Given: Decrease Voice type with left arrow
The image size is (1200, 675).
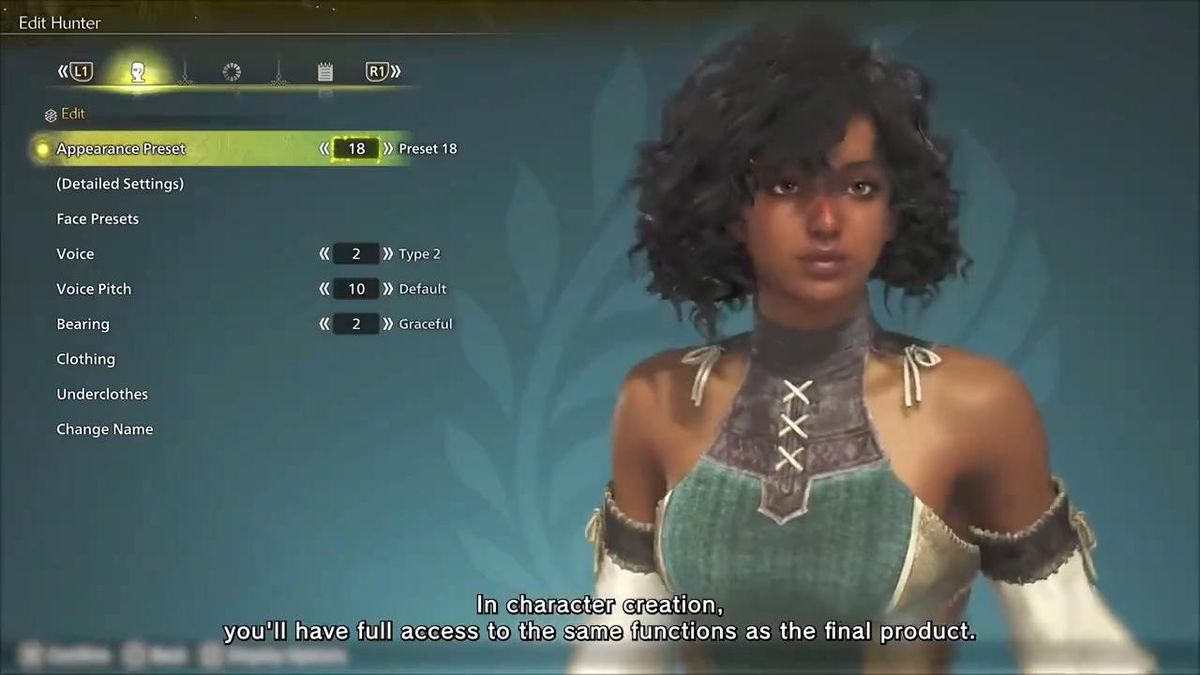Looking at the screenshot, I should click(324, 254).
